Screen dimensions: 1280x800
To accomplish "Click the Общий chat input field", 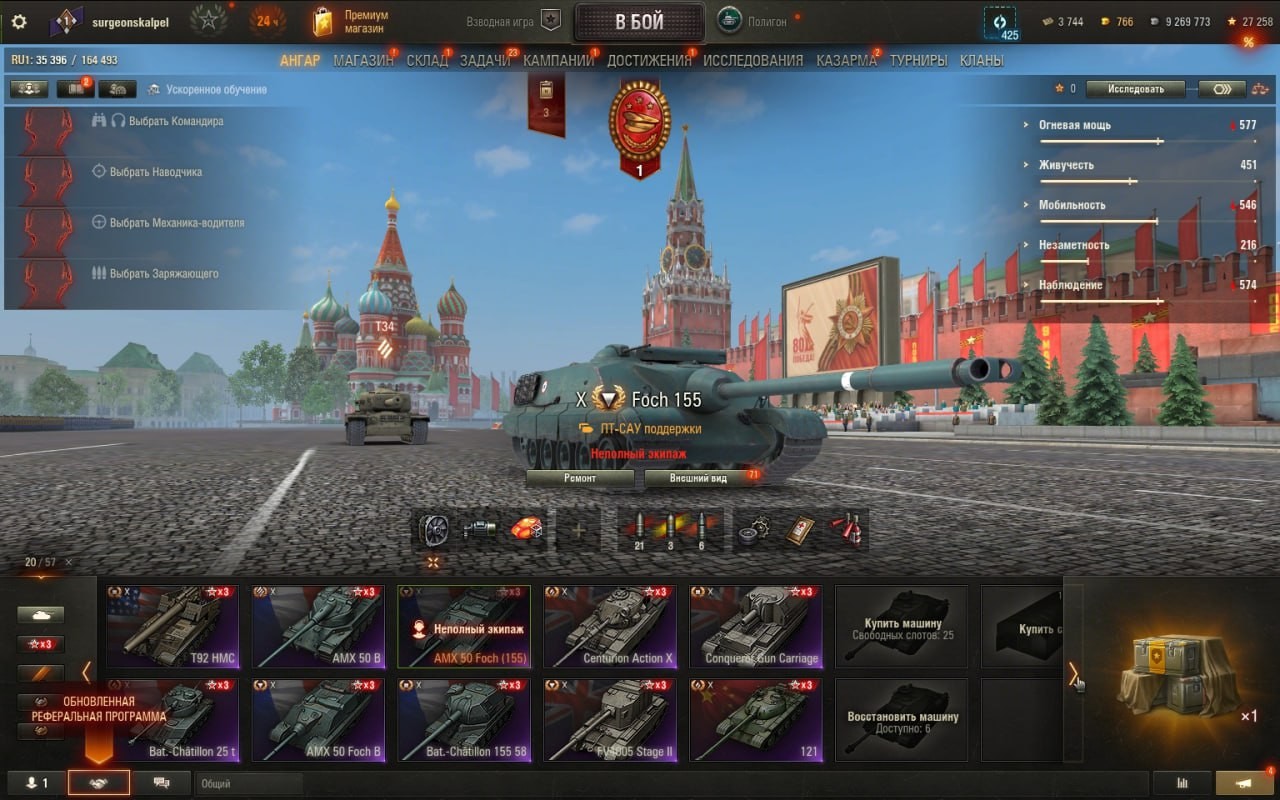I will pyautogui.click(x=250, y=784).
